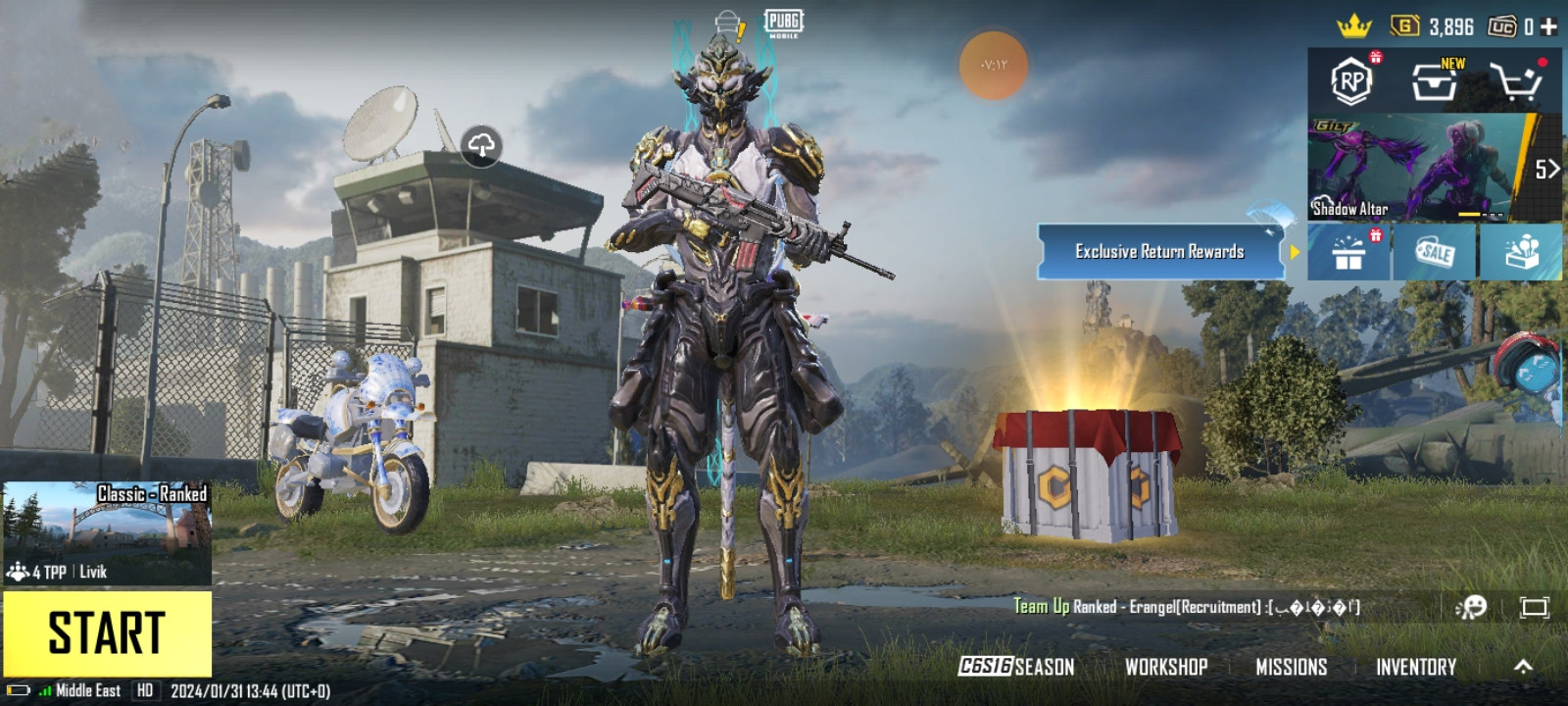Open Exclusive Return Rewards

click(1160, 252)
